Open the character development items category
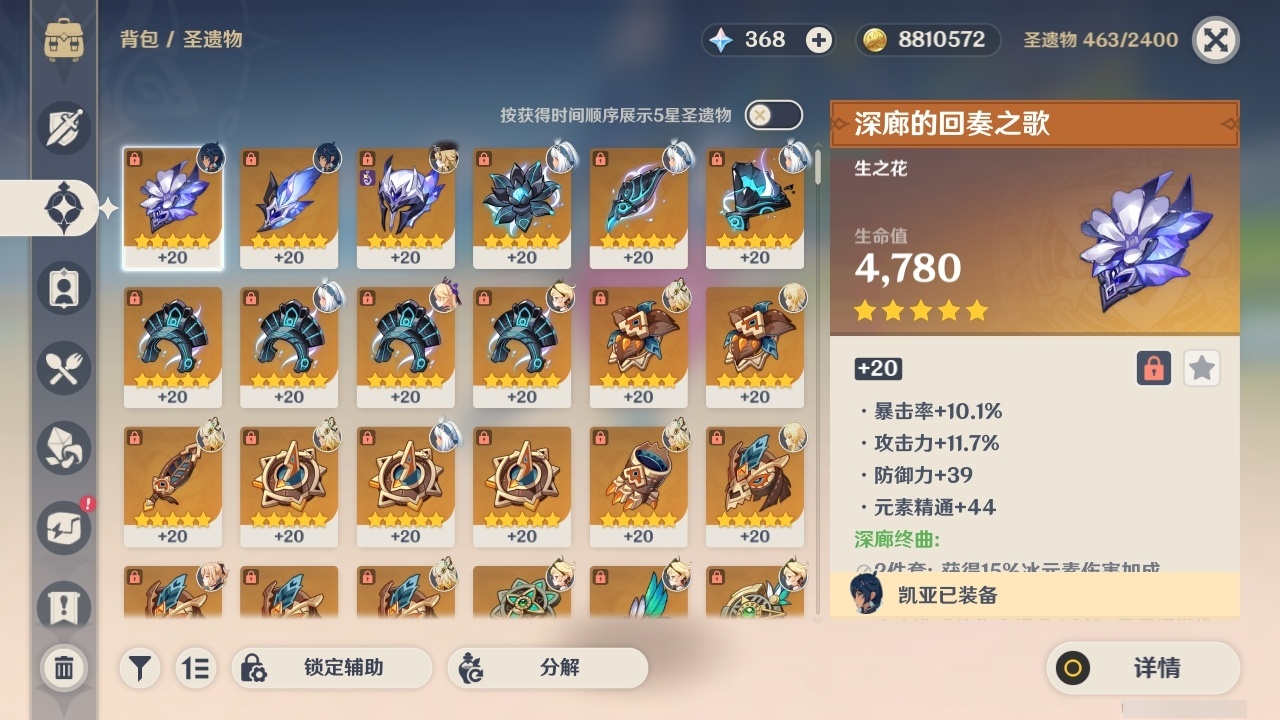The image size is (1280, 720). (64, 448)
